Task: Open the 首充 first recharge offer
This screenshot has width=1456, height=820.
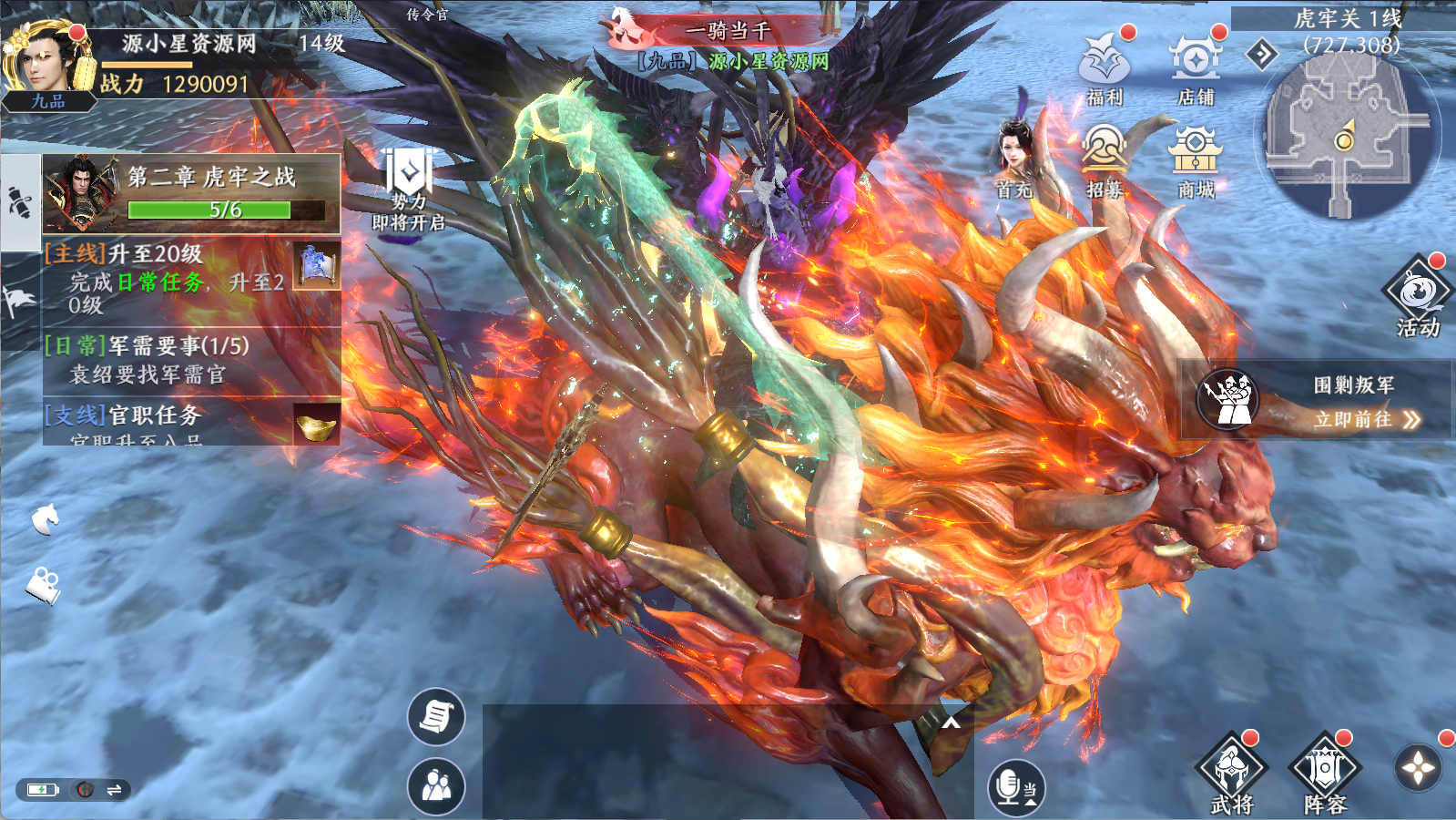Action: (x=1014, y=159)
